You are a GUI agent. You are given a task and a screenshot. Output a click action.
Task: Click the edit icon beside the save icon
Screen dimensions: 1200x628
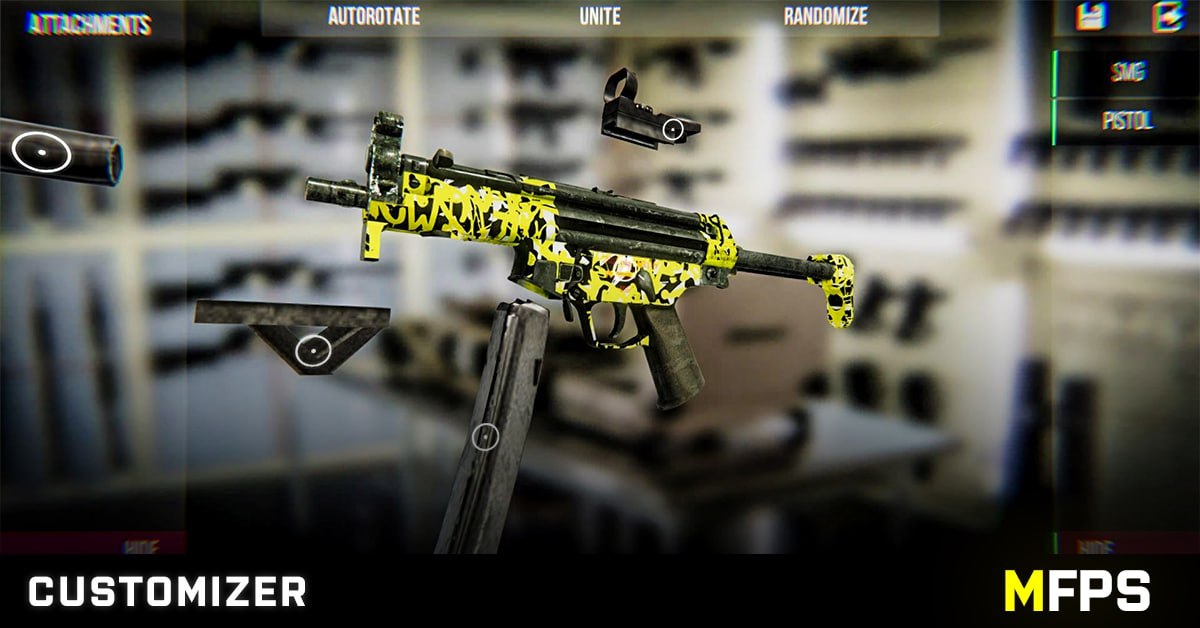click(1165, 17)
